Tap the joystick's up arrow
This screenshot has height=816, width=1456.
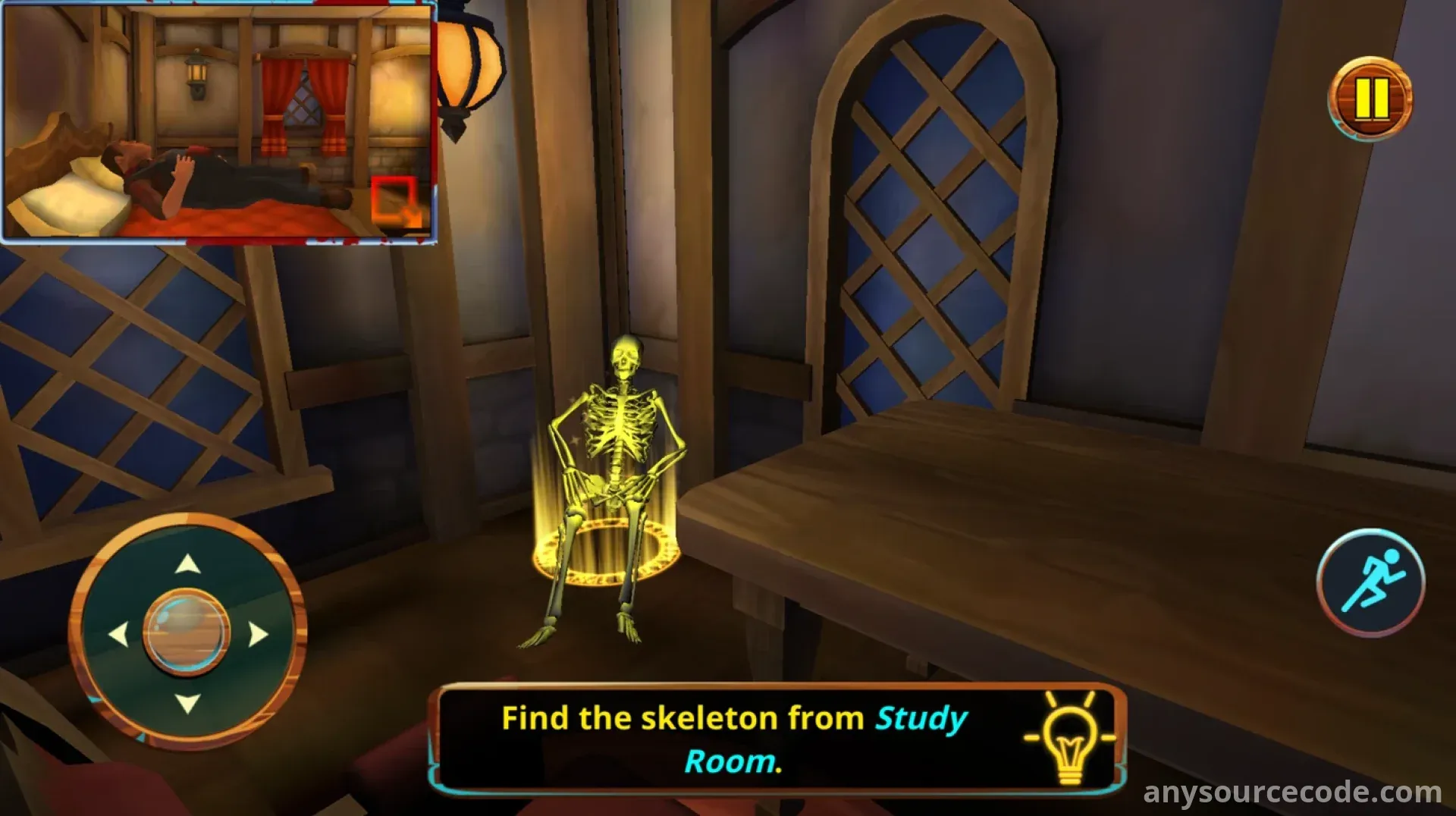point(187,564)
